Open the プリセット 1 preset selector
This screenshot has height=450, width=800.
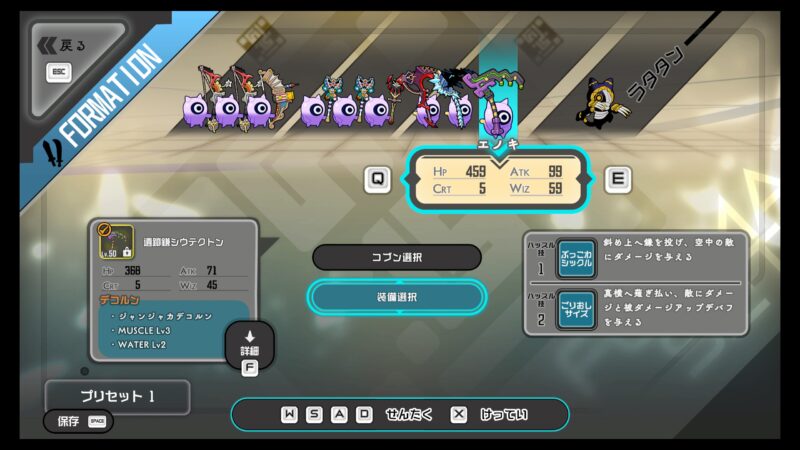tap(117, 396)
